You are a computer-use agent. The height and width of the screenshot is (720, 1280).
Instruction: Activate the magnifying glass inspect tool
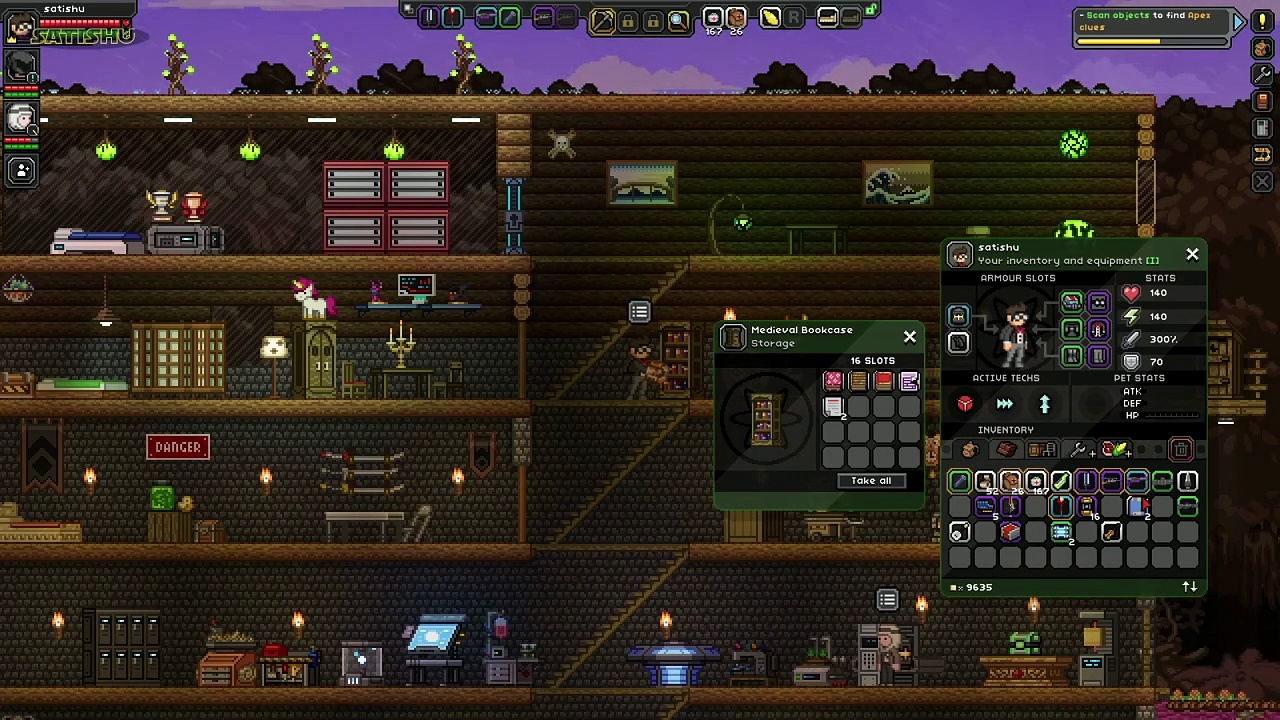(678, 19)
